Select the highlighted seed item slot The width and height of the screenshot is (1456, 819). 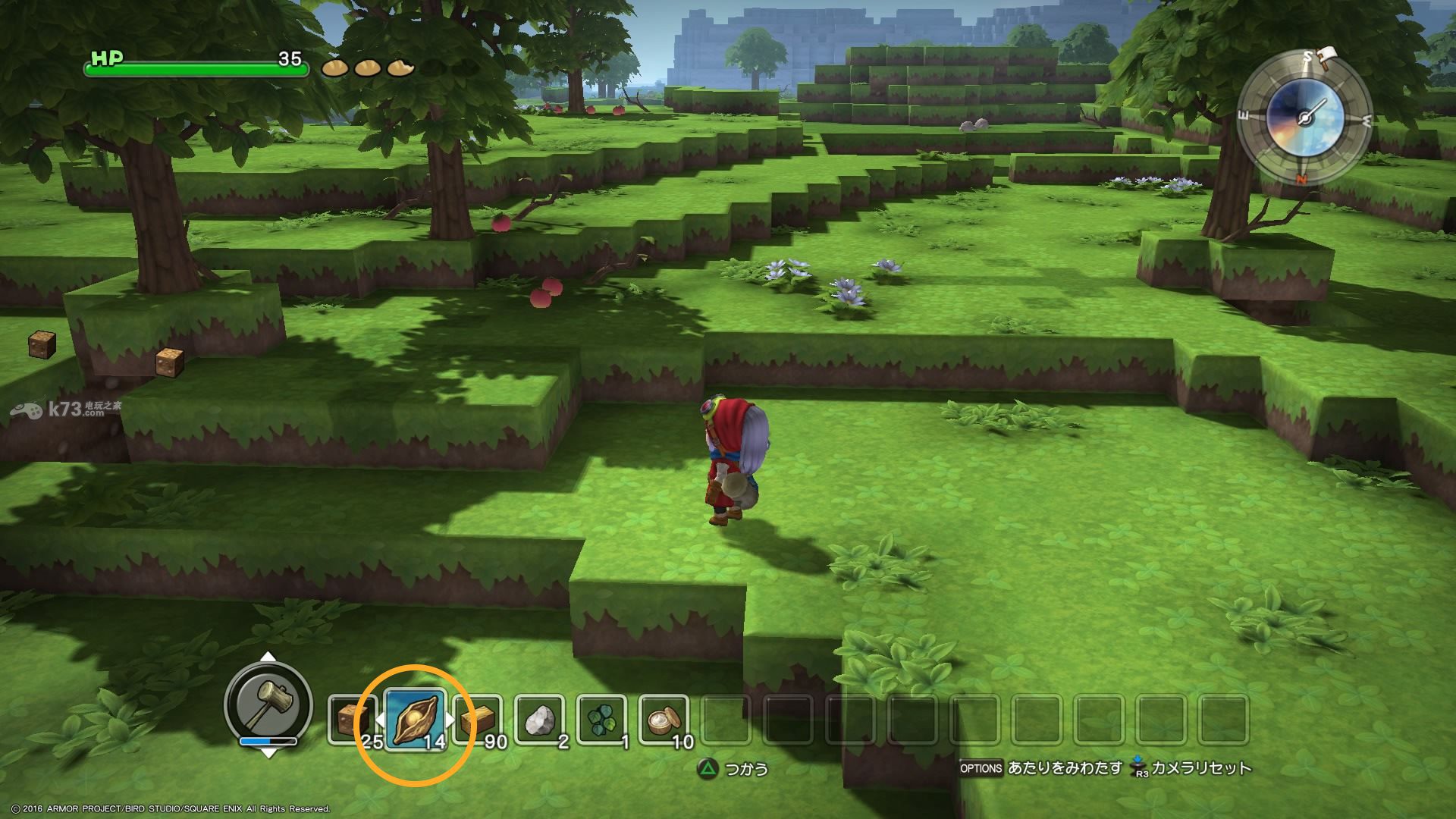pyautogui.click(x=415, y=719)
